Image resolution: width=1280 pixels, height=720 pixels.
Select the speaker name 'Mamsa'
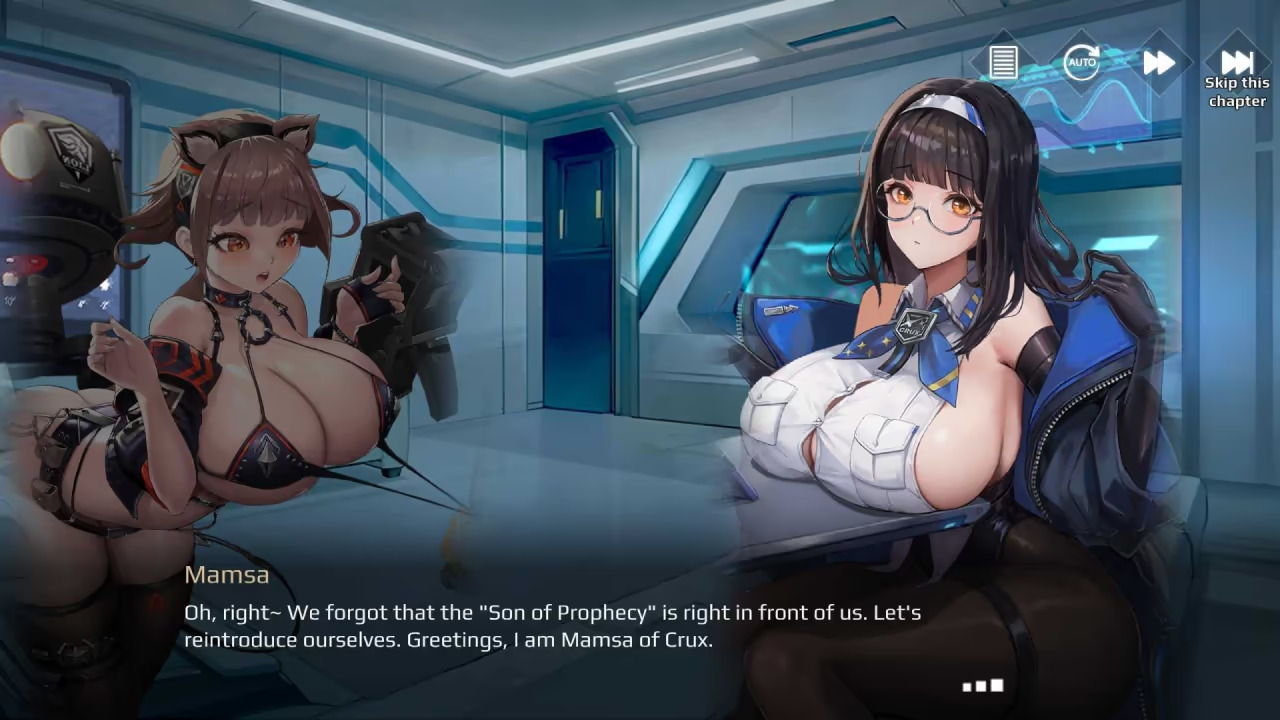tap(226, 574)
